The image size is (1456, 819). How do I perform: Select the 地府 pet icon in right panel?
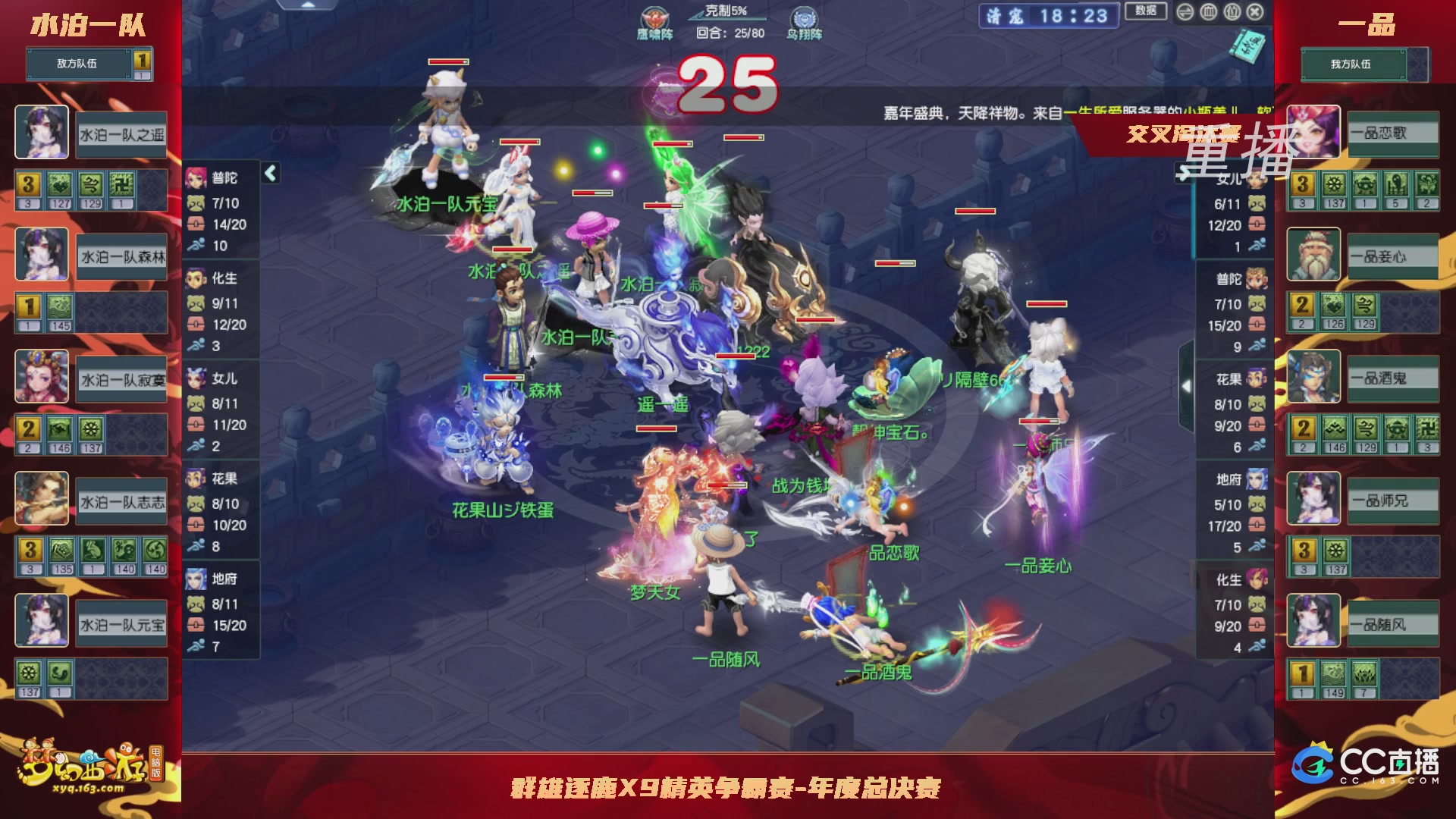click(x=1255, y=479)
